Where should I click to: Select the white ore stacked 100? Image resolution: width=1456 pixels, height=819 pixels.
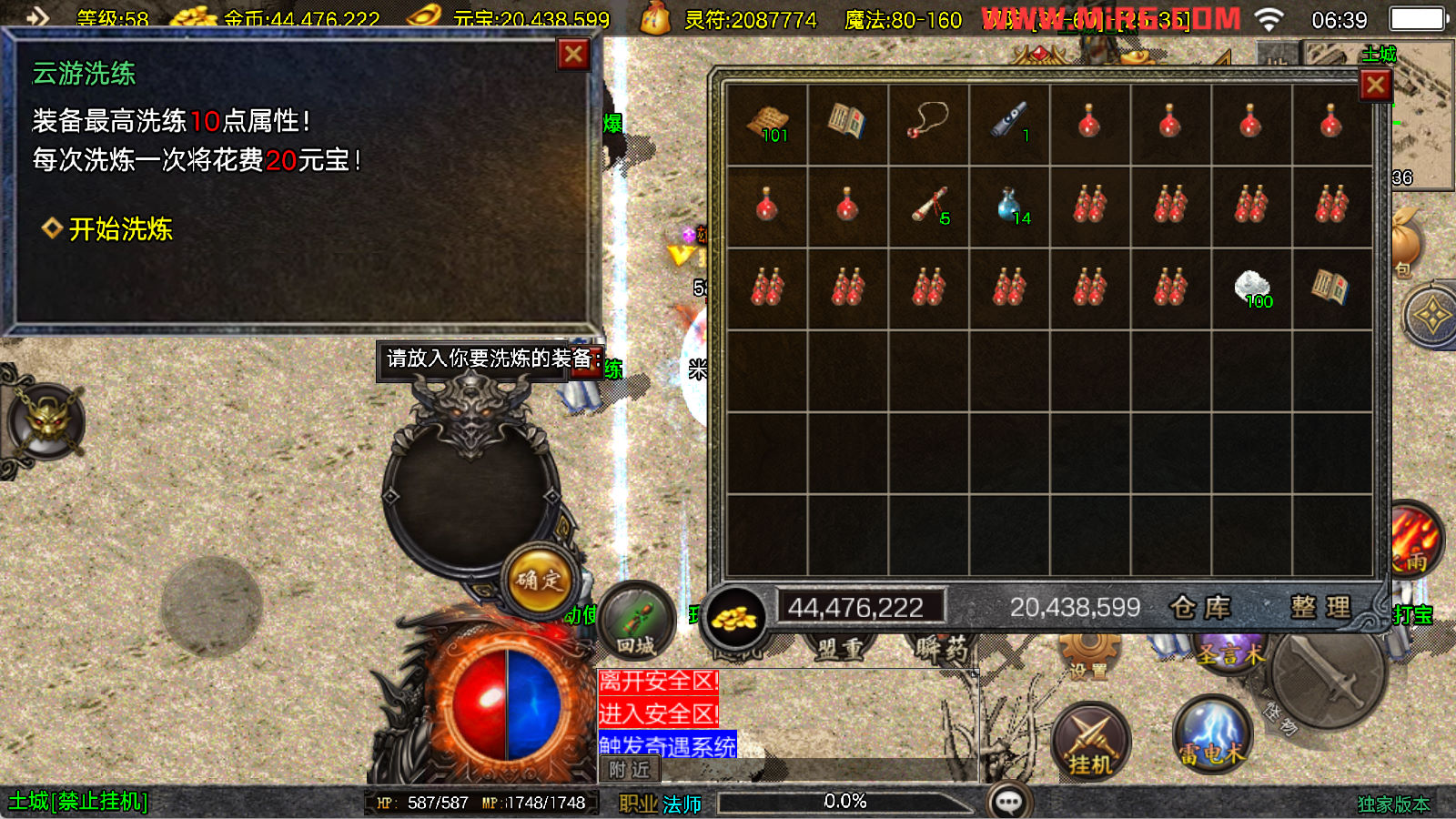pos(1252,288)
